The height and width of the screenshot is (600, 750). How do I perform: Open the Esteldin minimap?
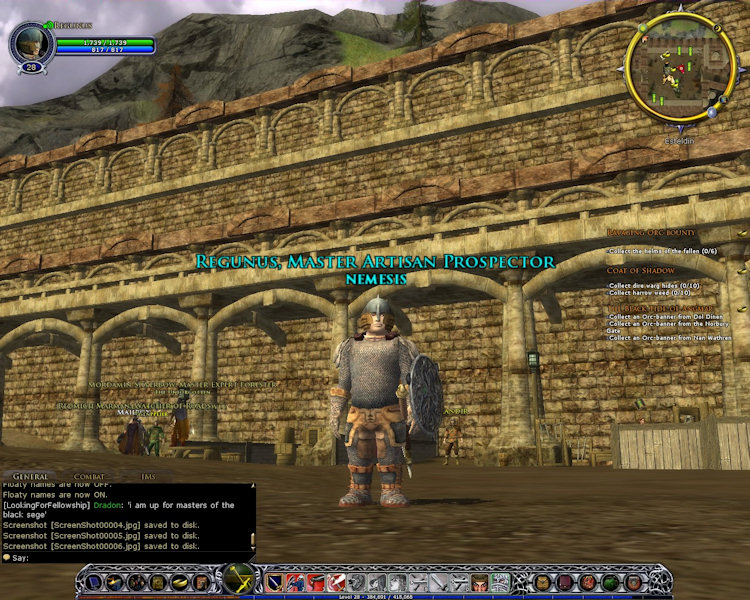(681, 67)
